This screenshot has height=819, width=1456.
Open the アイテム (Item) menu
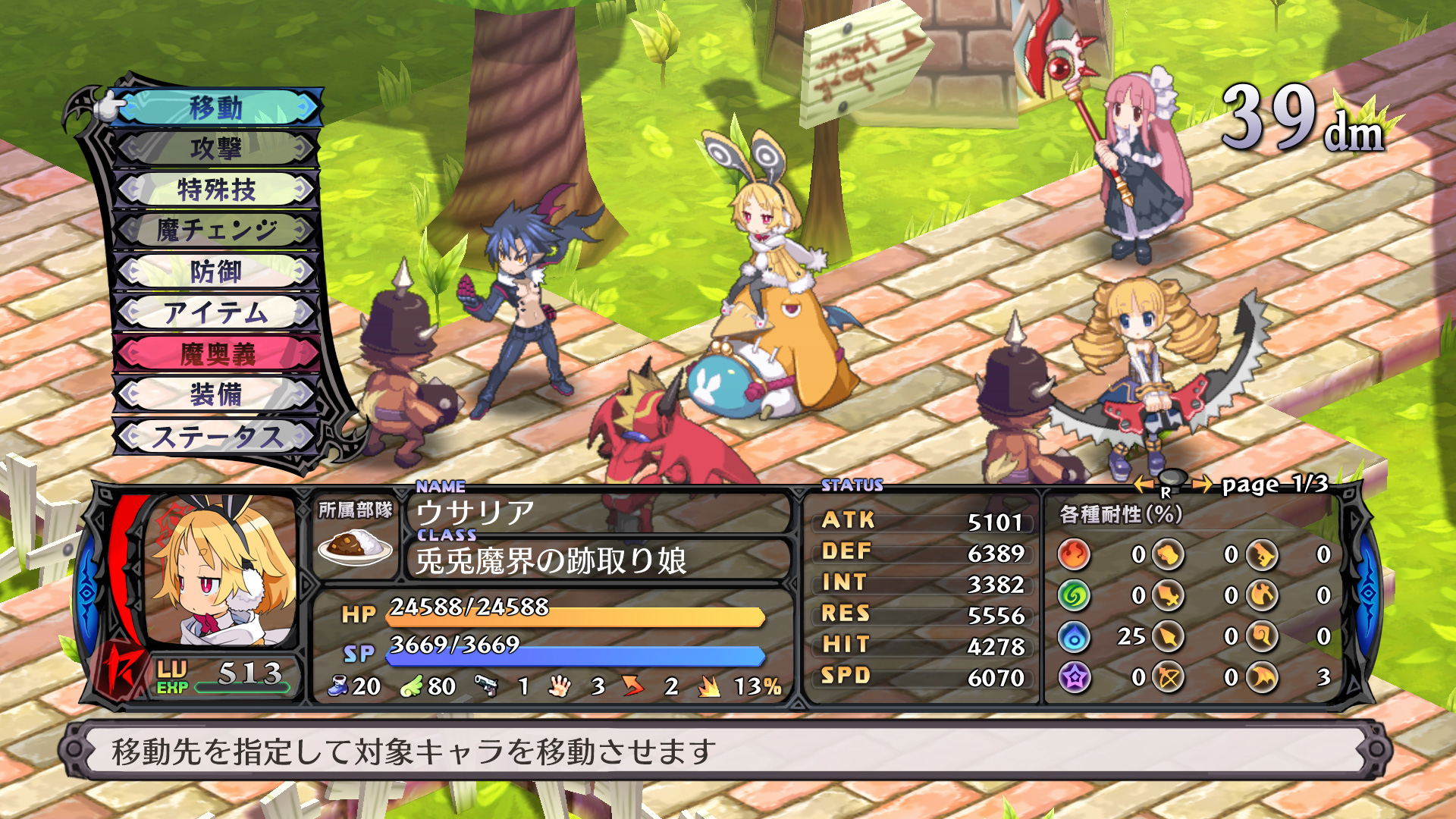coord(217,312)
